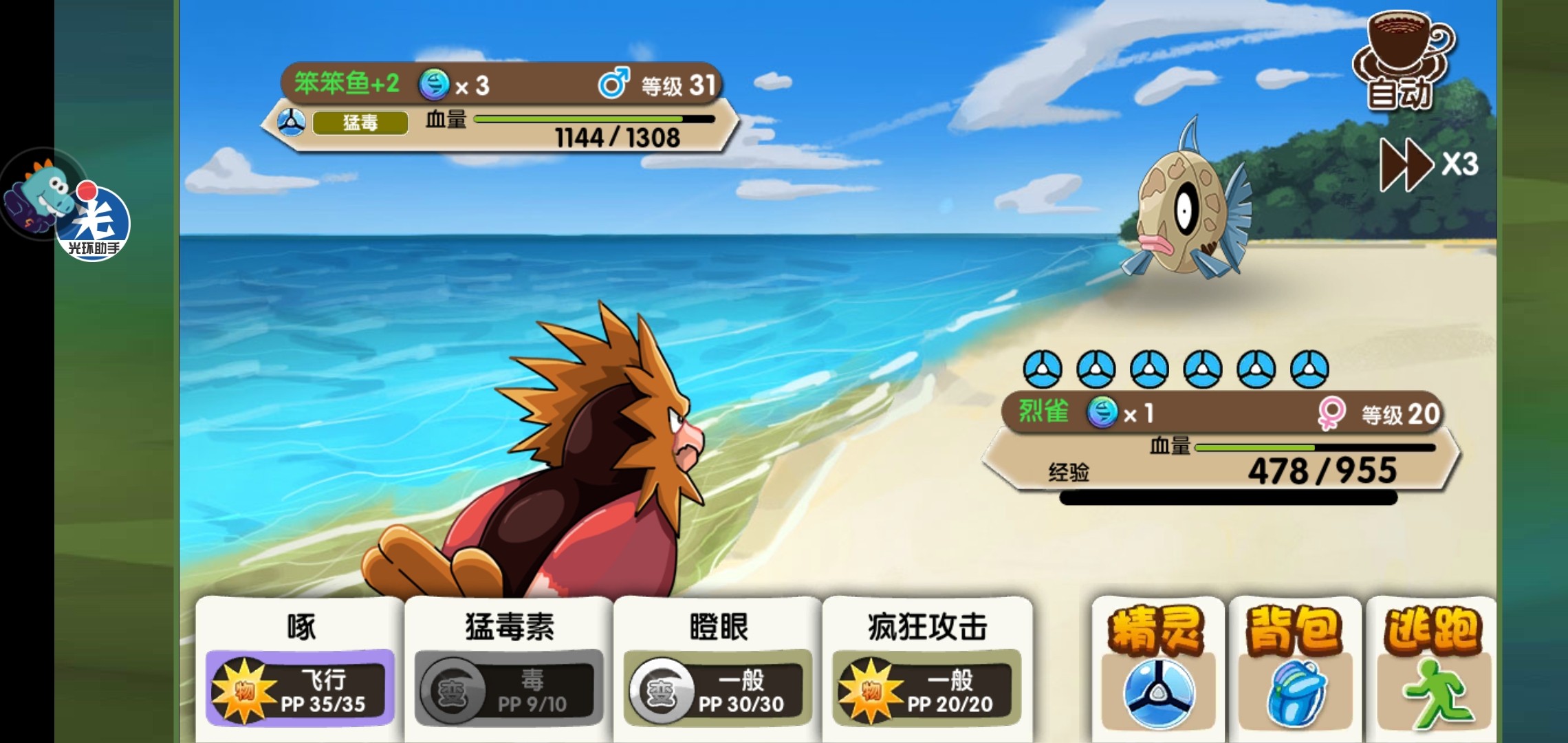The height and width of the screenshot is (743, 1568).
Task: Choose the 瞪眼 (Leer) move
Action: [x=718, y=665]
